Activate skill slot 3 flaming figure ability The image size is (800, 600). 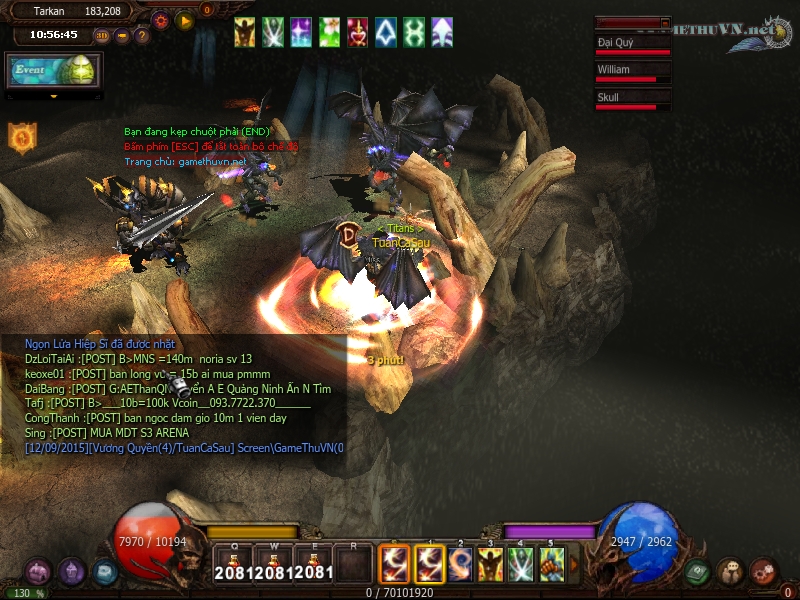pos(490,565)
